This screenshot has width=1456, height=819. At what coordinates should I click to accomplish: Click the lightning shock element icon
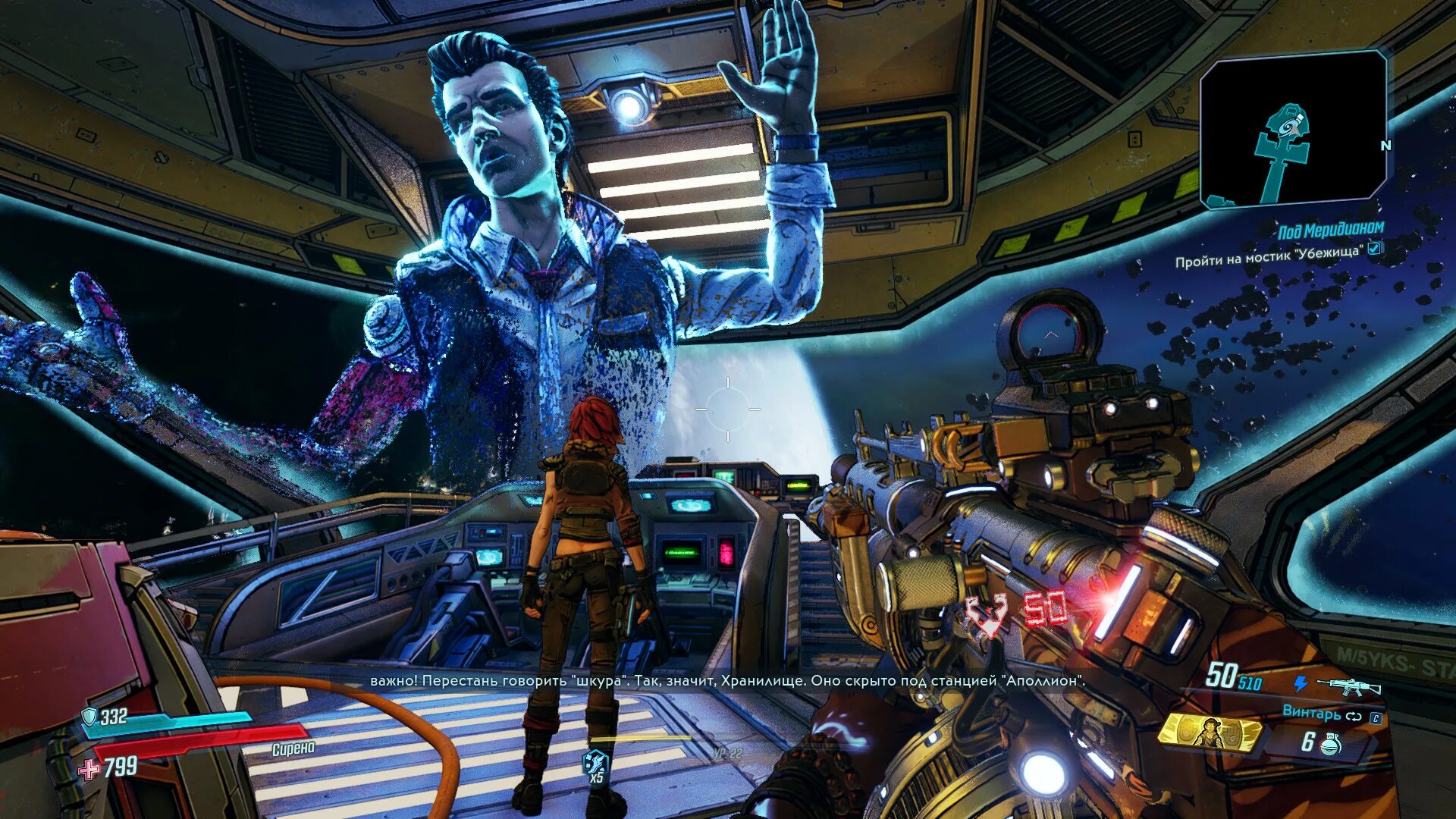[1301, 684]
